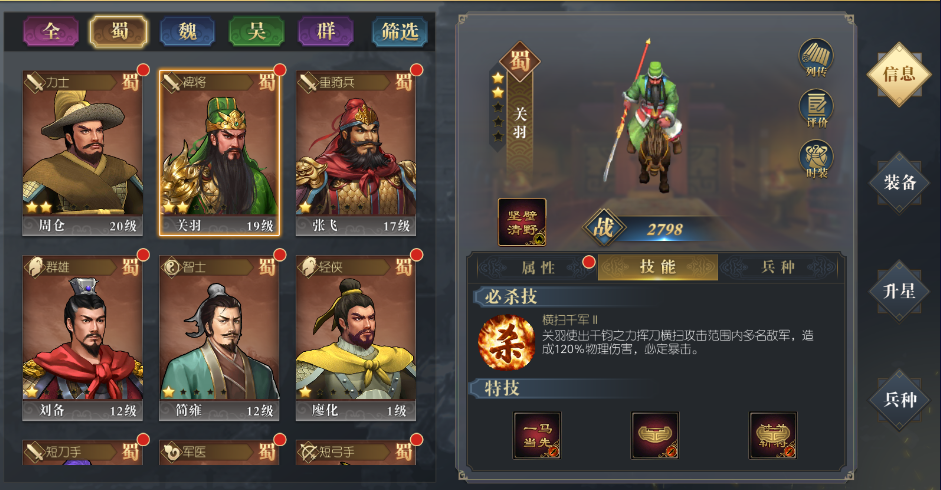
Task: Choose the 群 faction tab
Action: click(325, 32)
